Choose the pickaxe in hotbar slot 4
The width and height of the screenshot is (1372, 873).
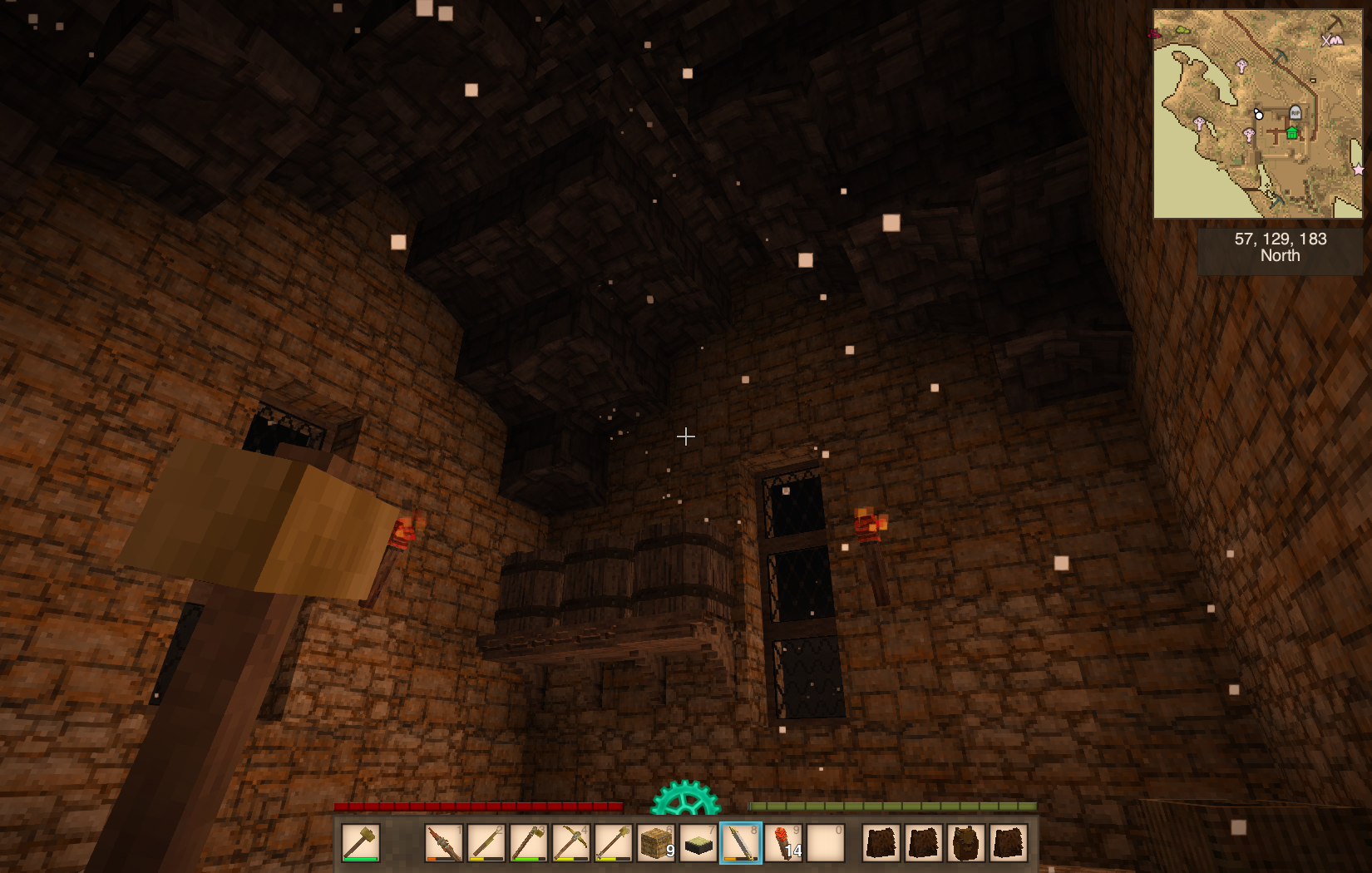coord(570,843)
